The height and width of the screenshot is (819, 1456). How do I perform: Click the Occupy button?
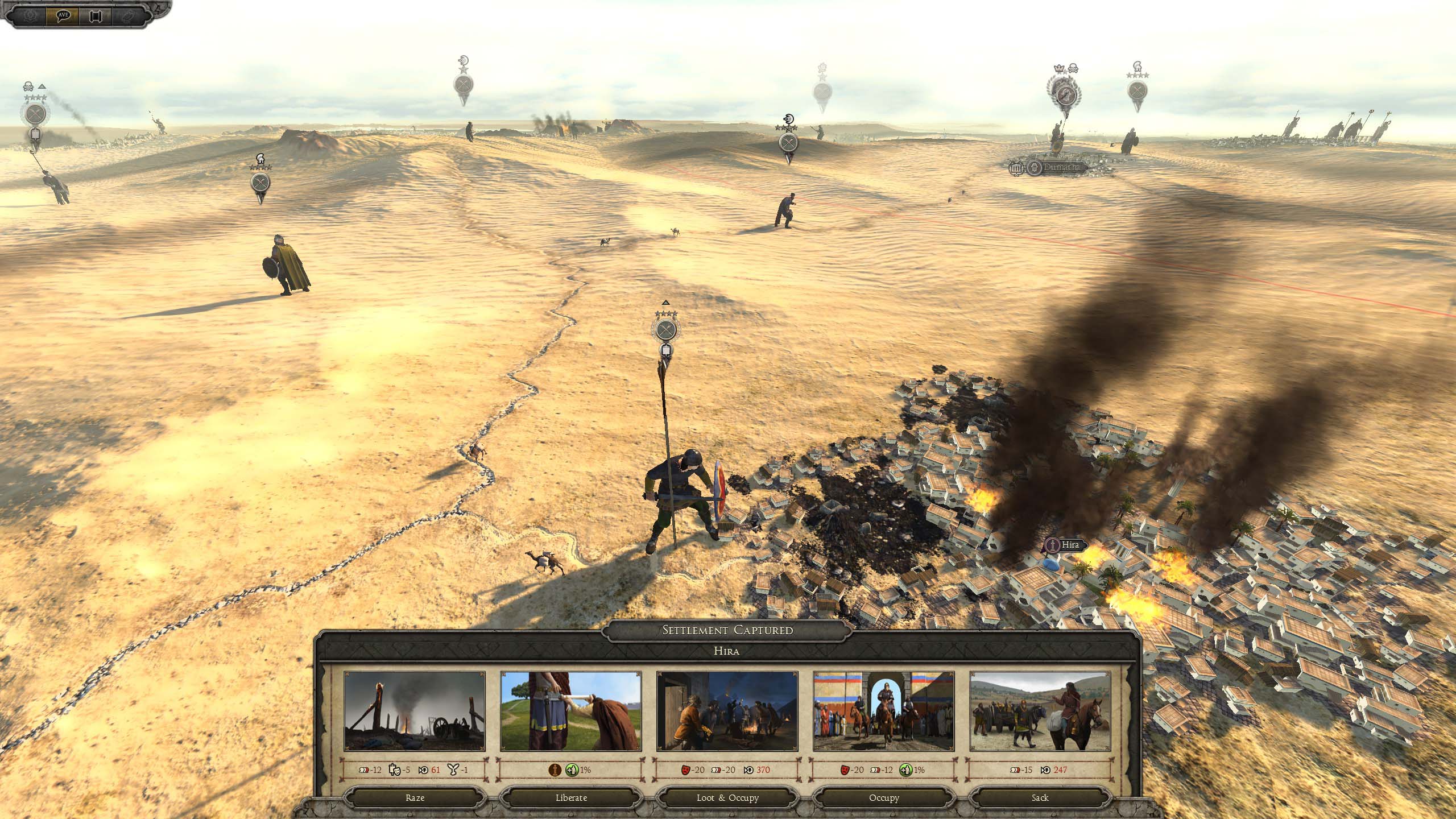(883, 797)
